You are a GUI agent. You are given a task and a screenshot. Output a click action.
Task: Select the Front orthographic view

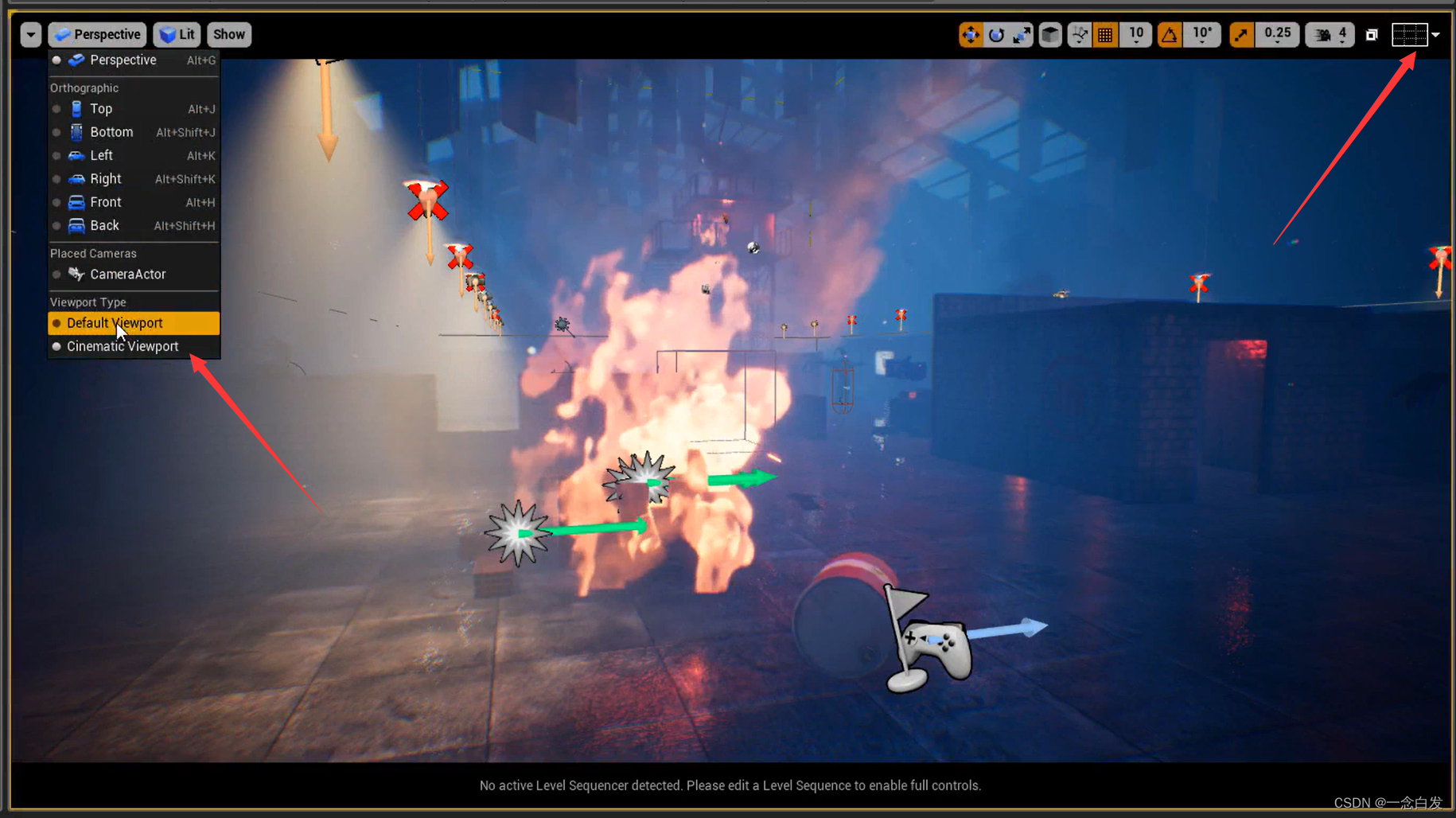pos(105,202)
